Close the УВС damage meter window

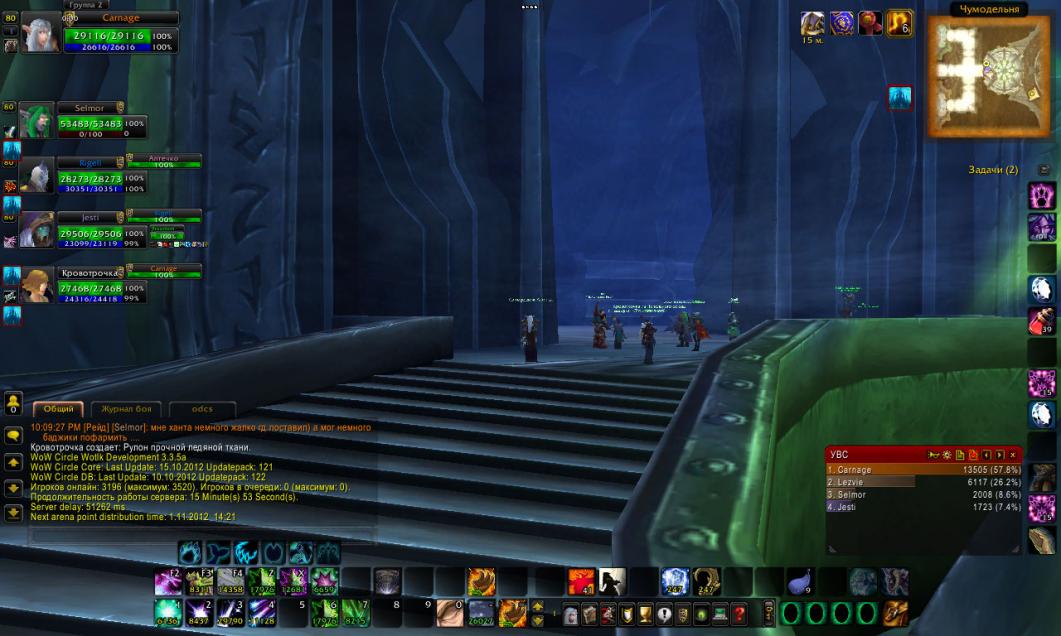coord(1012,455)
